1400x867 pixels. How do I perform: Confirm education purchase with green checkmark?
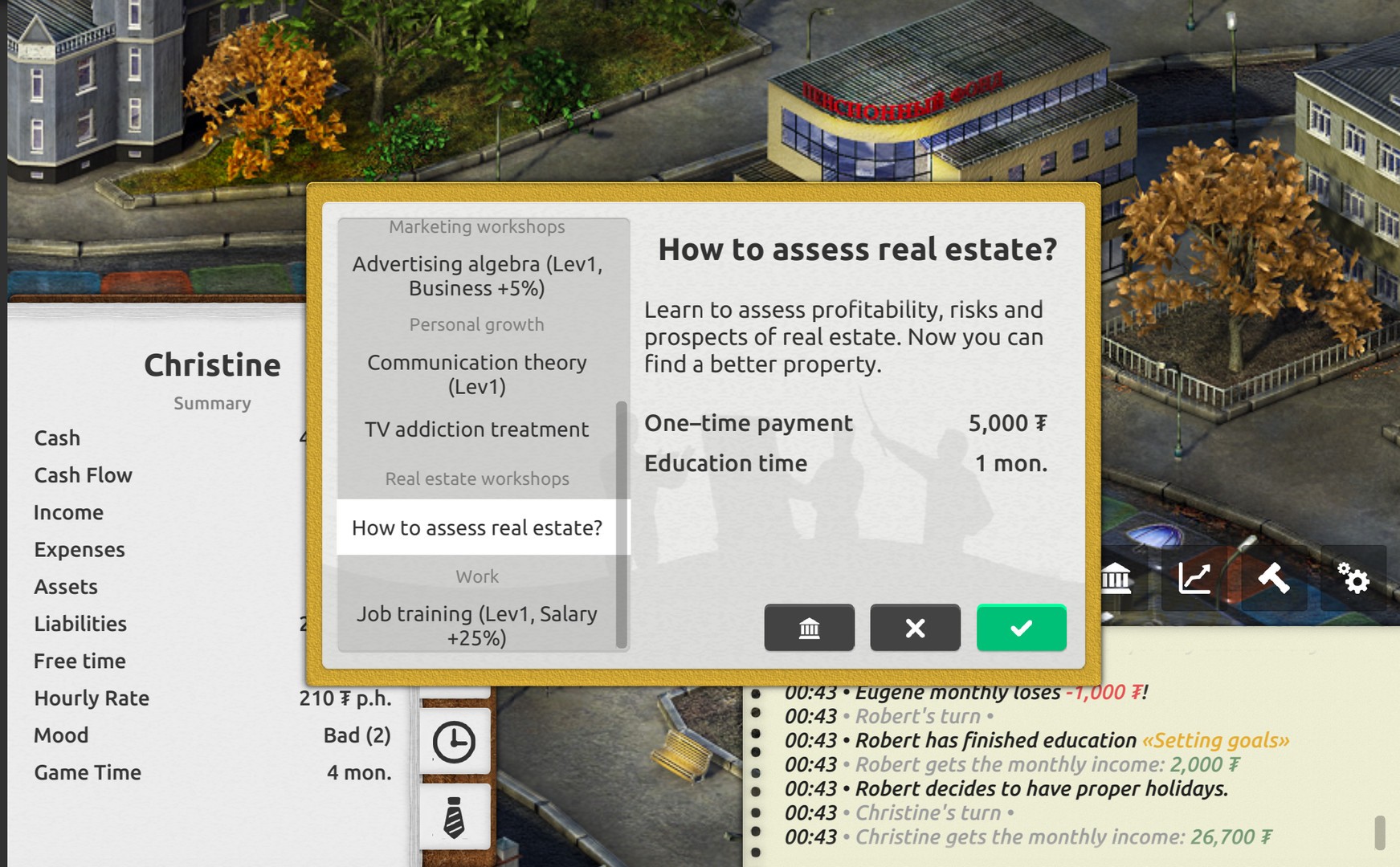[1021, 628]
